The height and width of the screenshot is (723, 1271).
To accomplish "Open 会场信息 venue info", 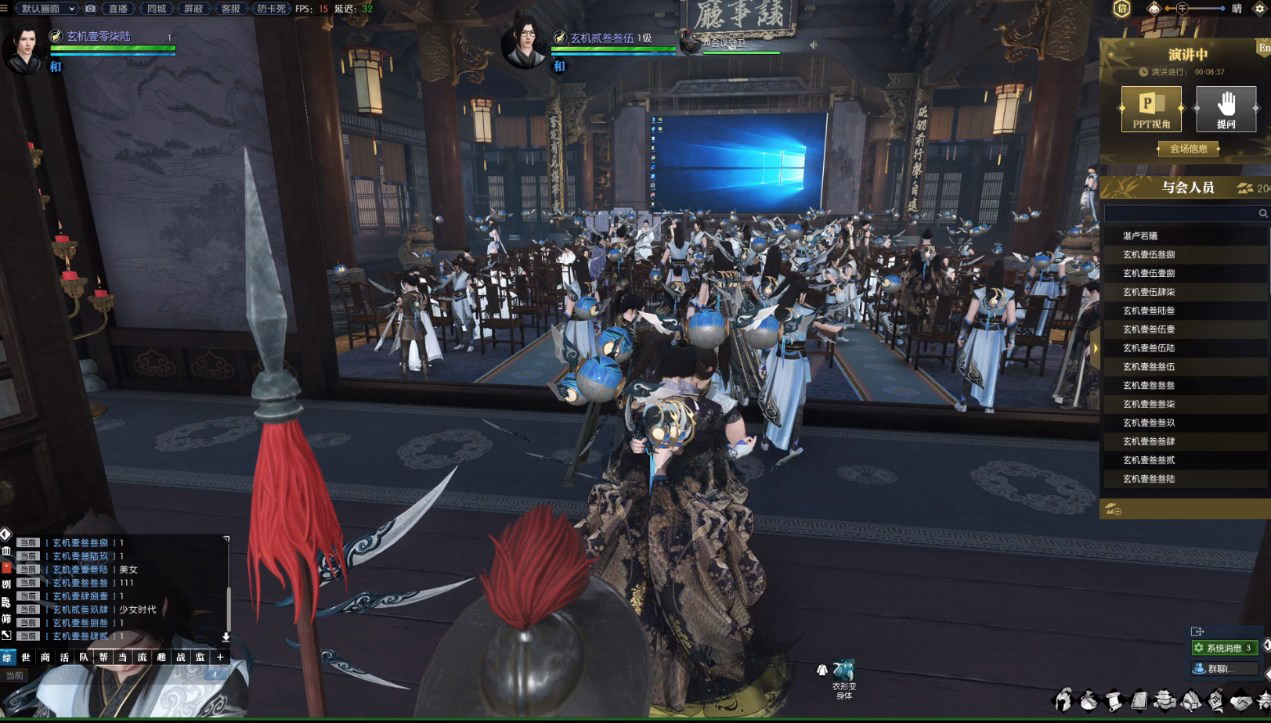I will pos(1188,149).
